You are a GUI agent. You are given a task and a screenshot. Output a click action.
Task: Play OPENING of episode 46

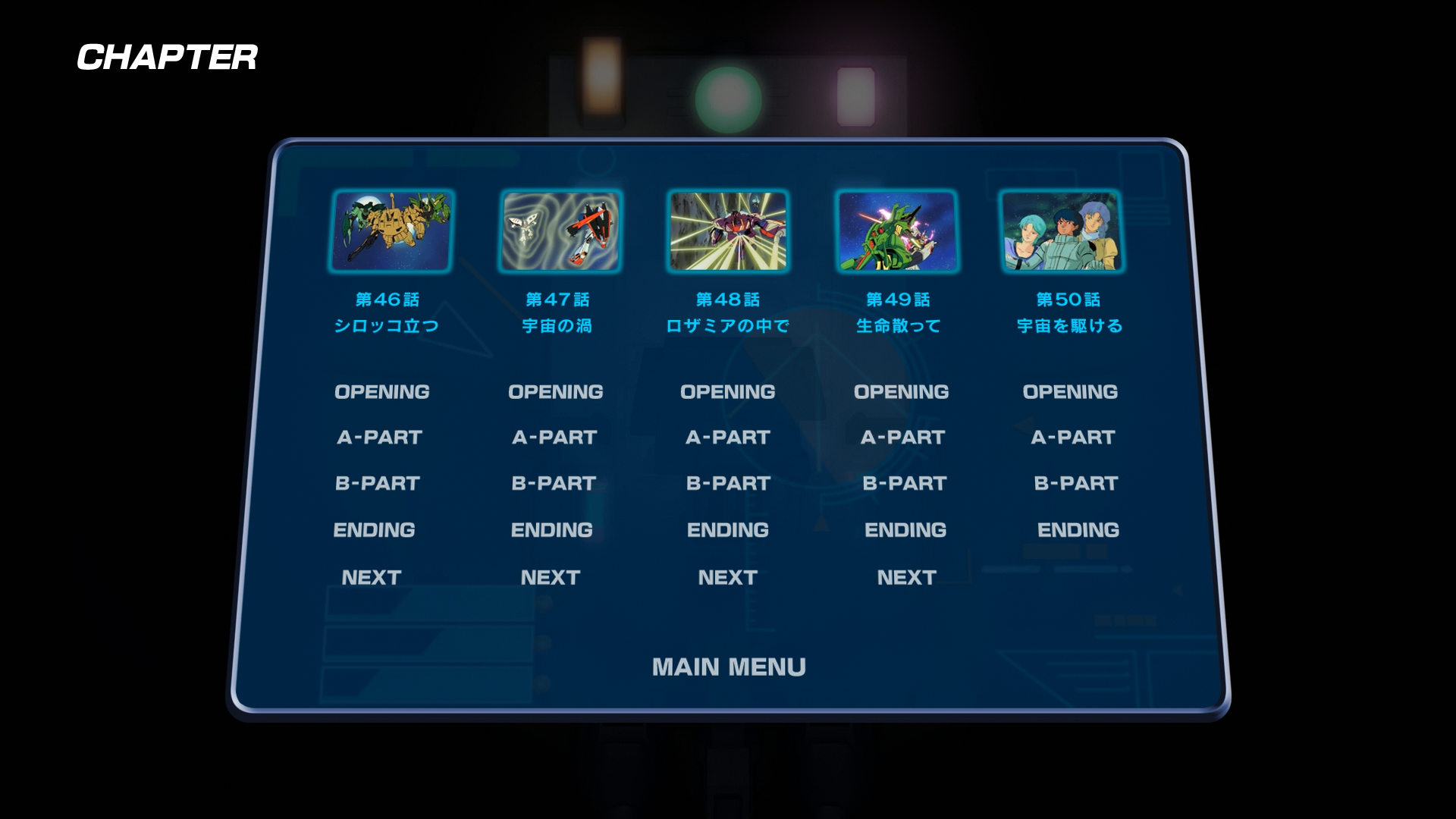(382, 392)
